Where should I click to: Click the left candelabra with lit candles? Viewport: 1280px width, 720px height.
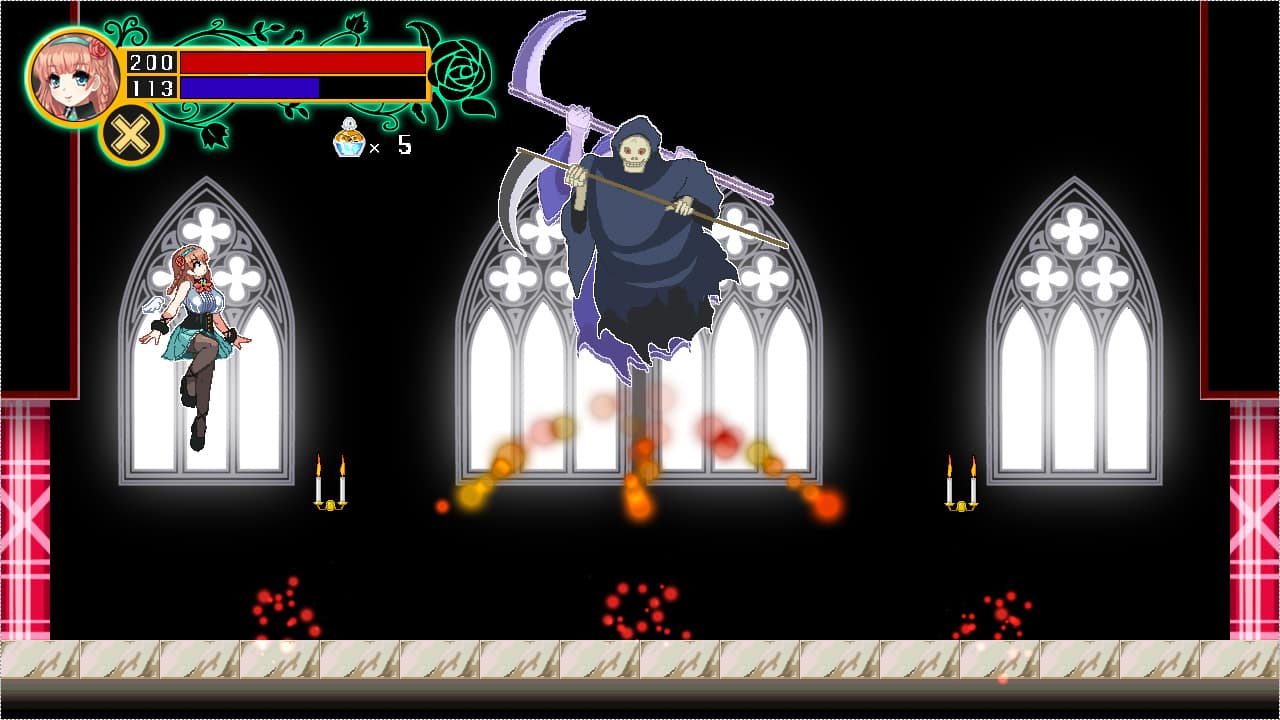tap(330, 480)
